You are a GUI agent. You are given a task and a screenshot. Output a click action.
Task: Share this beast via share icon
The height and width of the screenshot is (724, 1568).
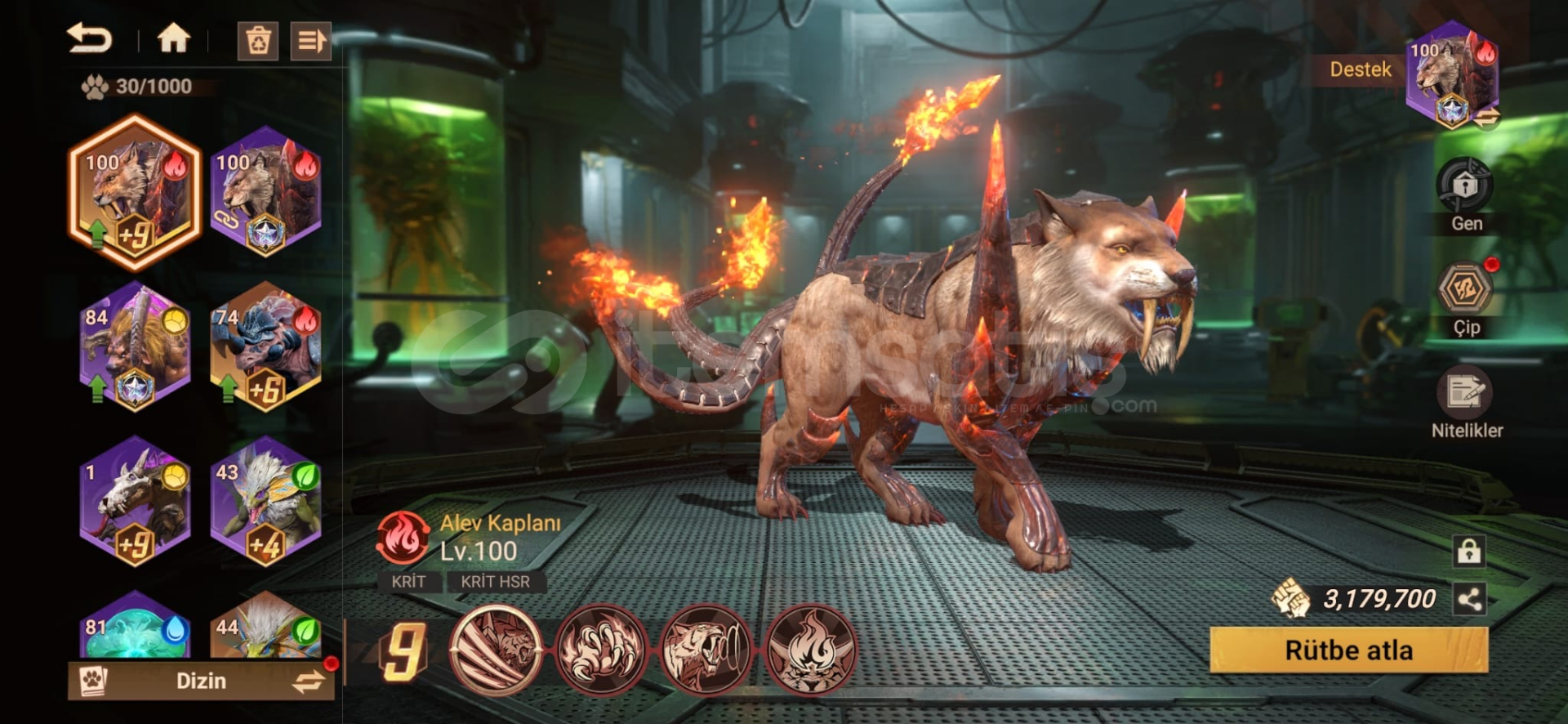click(x=1469, y=600)
